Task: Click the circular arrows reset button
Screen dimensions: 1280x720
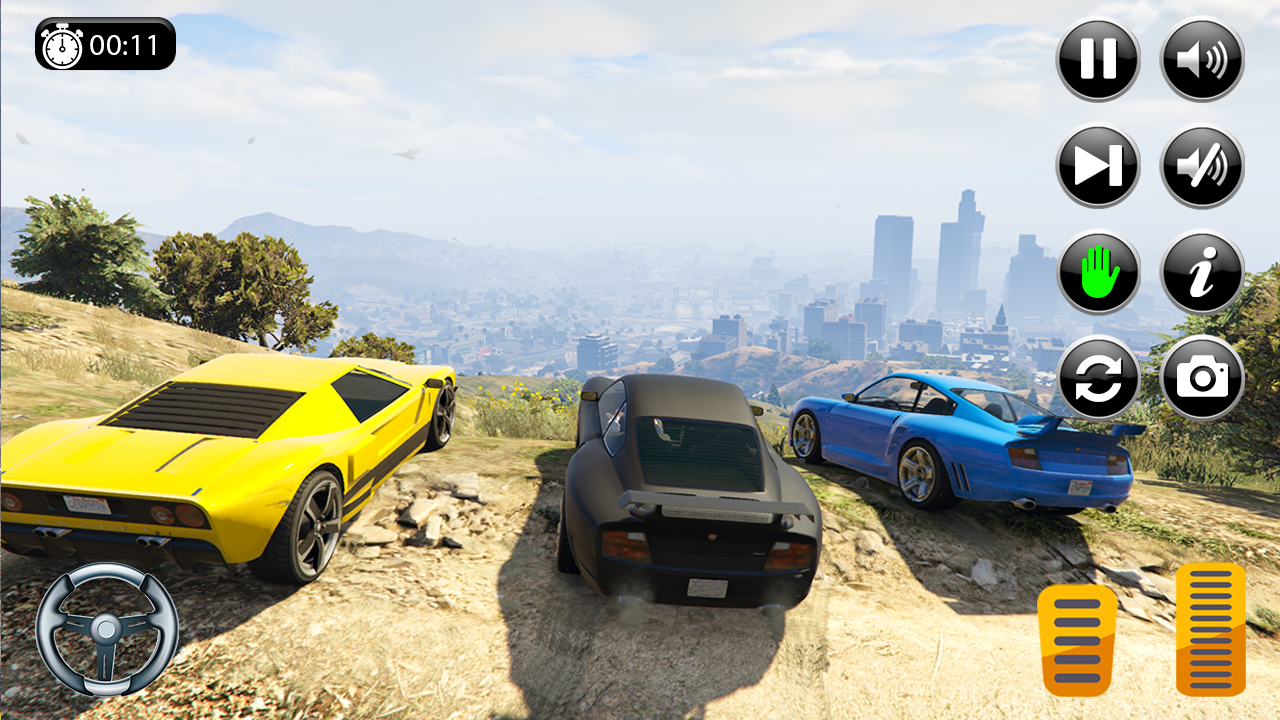Action: pyautogui.click(x=1097, y=378)
